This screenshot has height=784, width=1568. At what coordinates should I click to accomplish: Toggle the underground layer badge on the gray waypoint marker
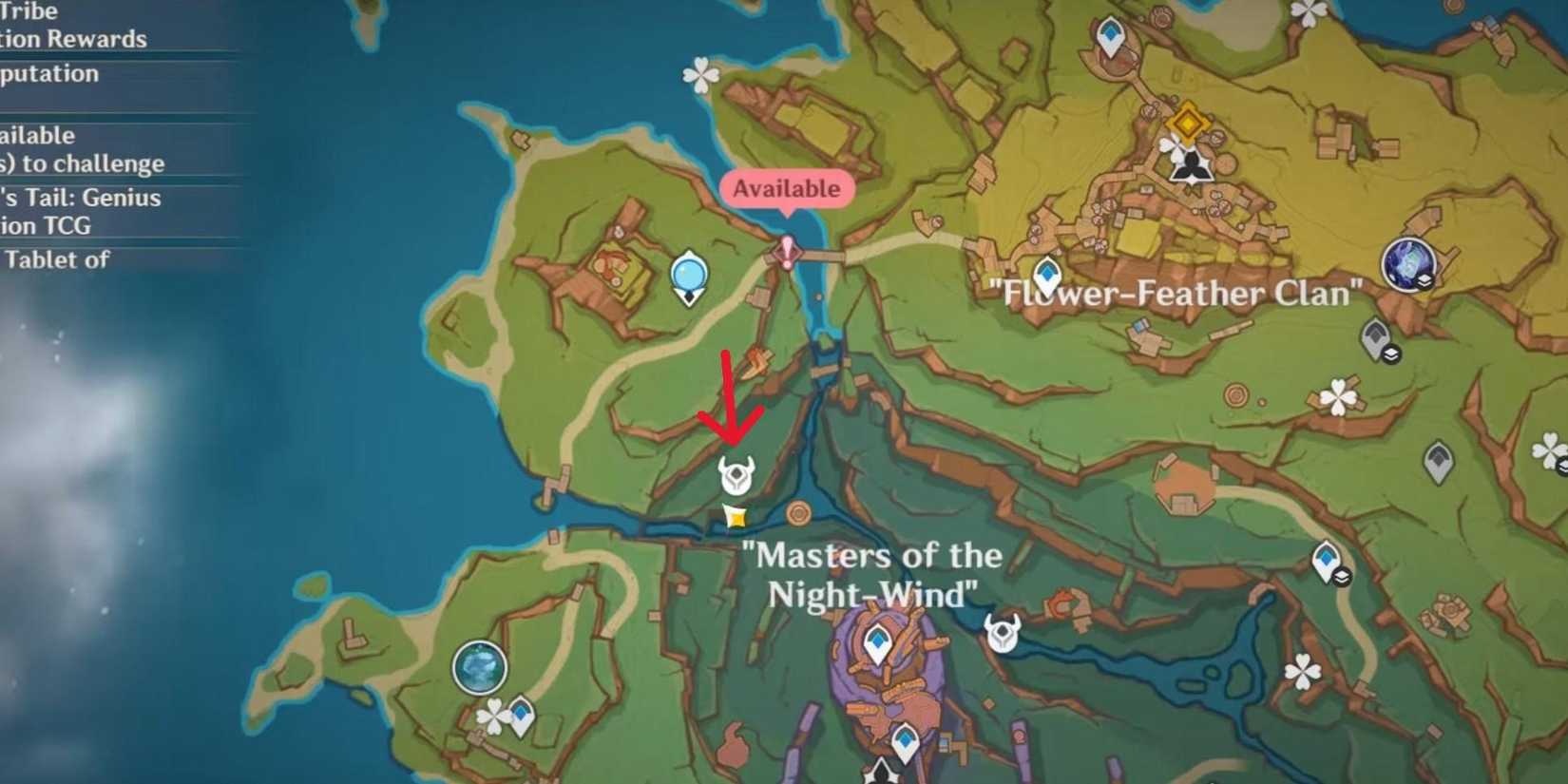[x=1392, y=353]
